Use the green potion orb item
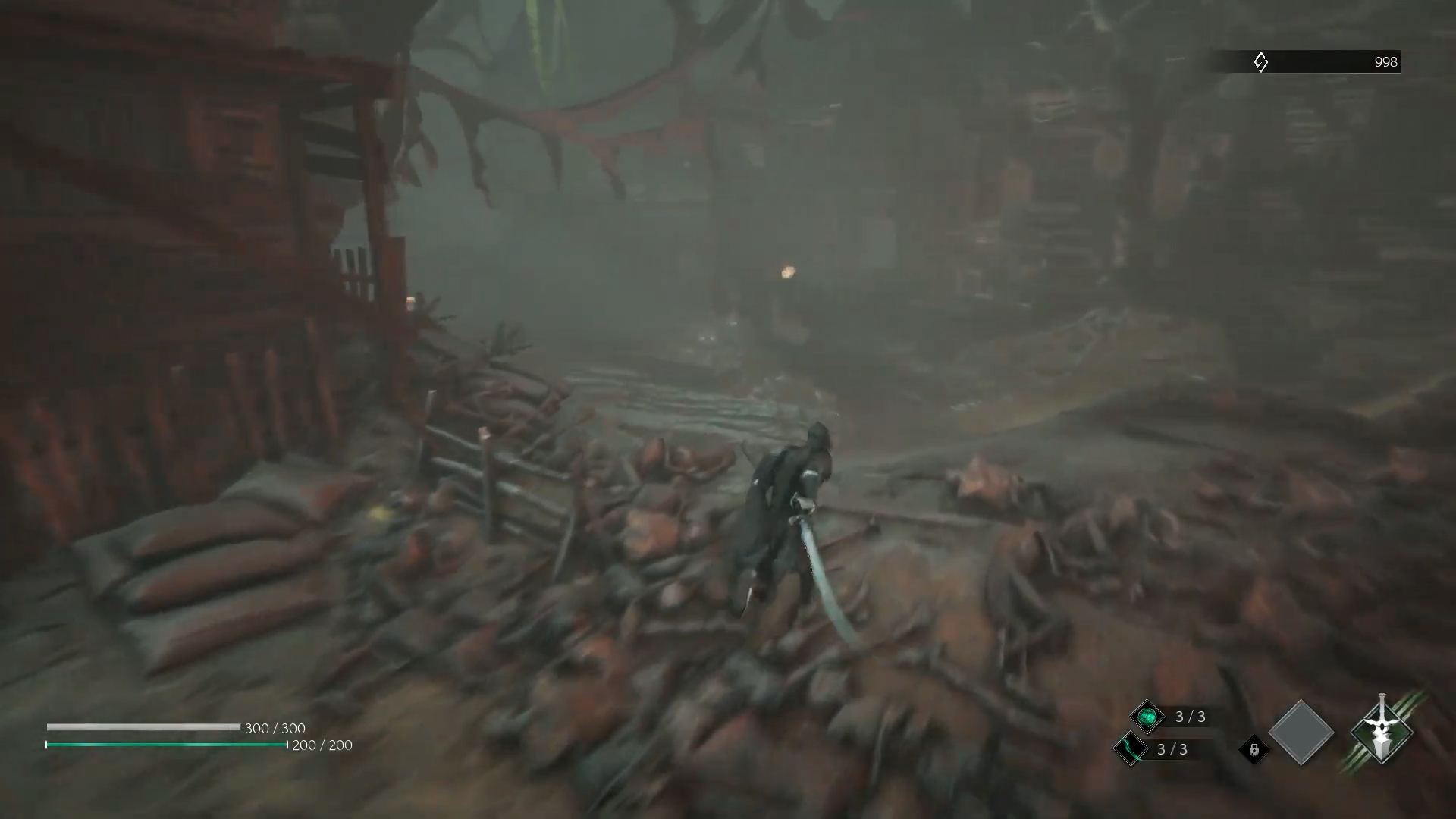The width and height of the screenshot is (1456, 819). coord(1147,717)
